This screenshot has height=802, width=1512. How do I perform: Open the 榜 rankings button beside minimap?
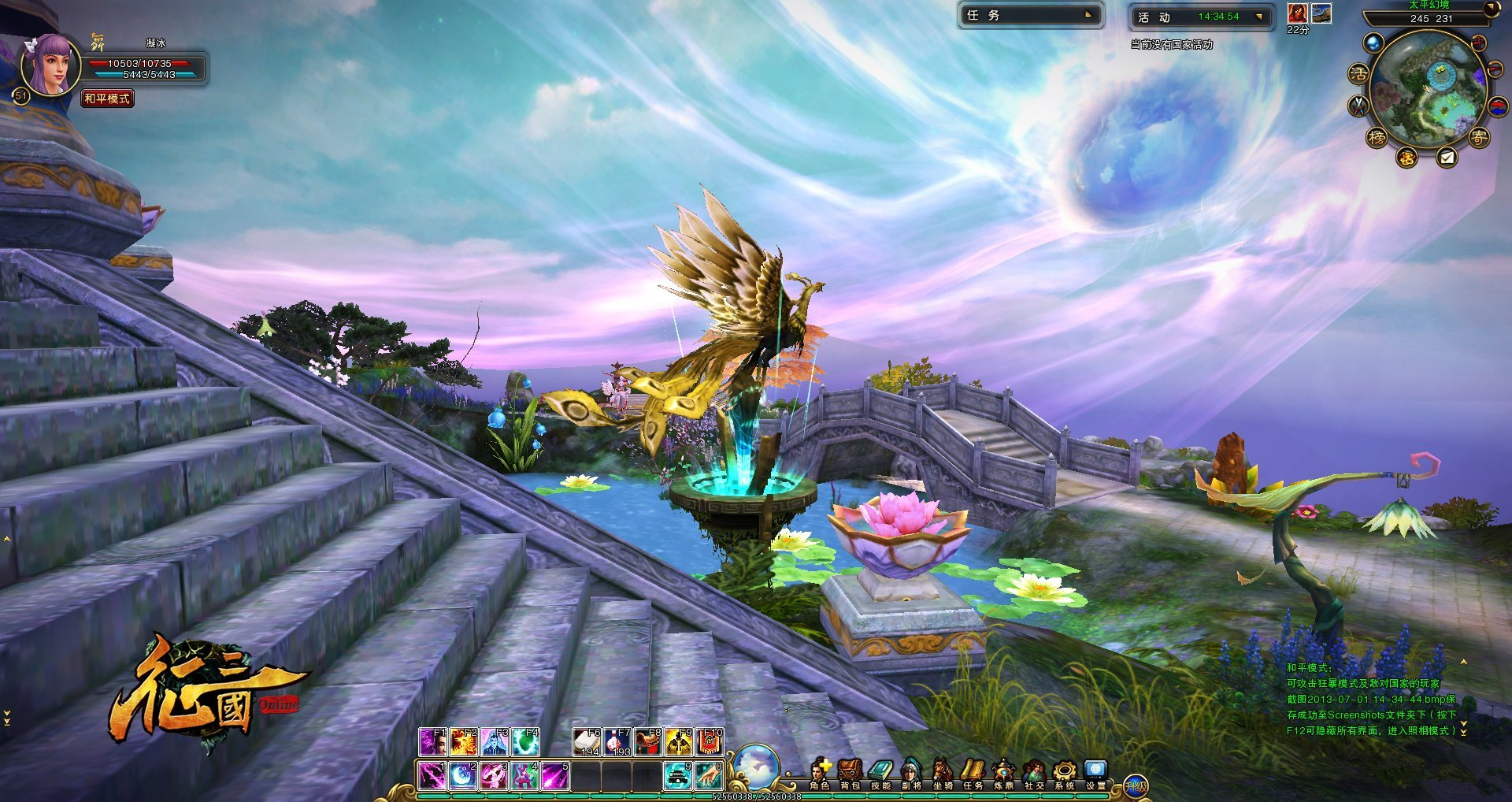click(x=1377, y=138)
